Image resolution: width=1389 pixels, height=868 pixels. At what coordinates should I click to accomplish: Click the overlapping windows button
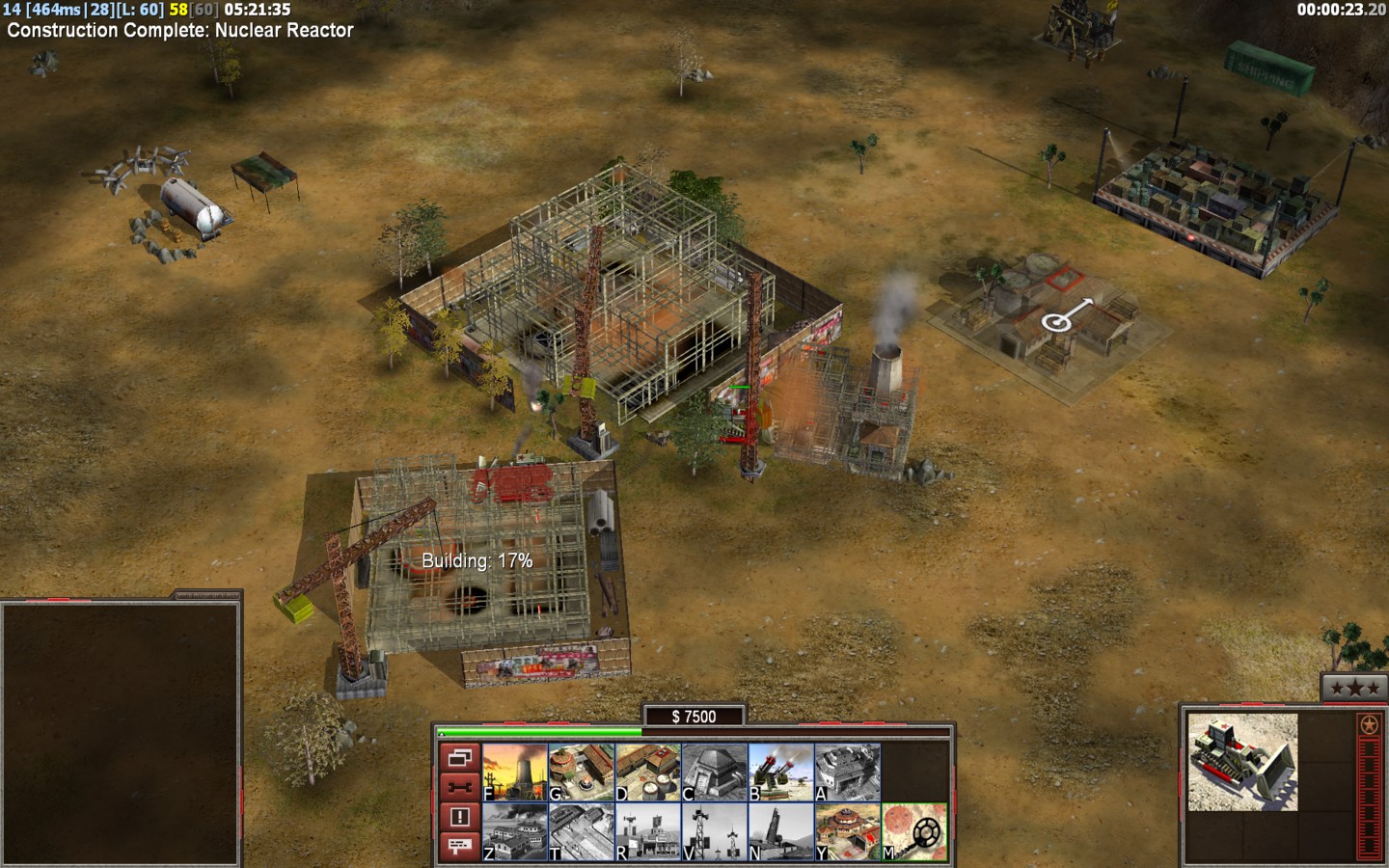(x=459, y=758)
